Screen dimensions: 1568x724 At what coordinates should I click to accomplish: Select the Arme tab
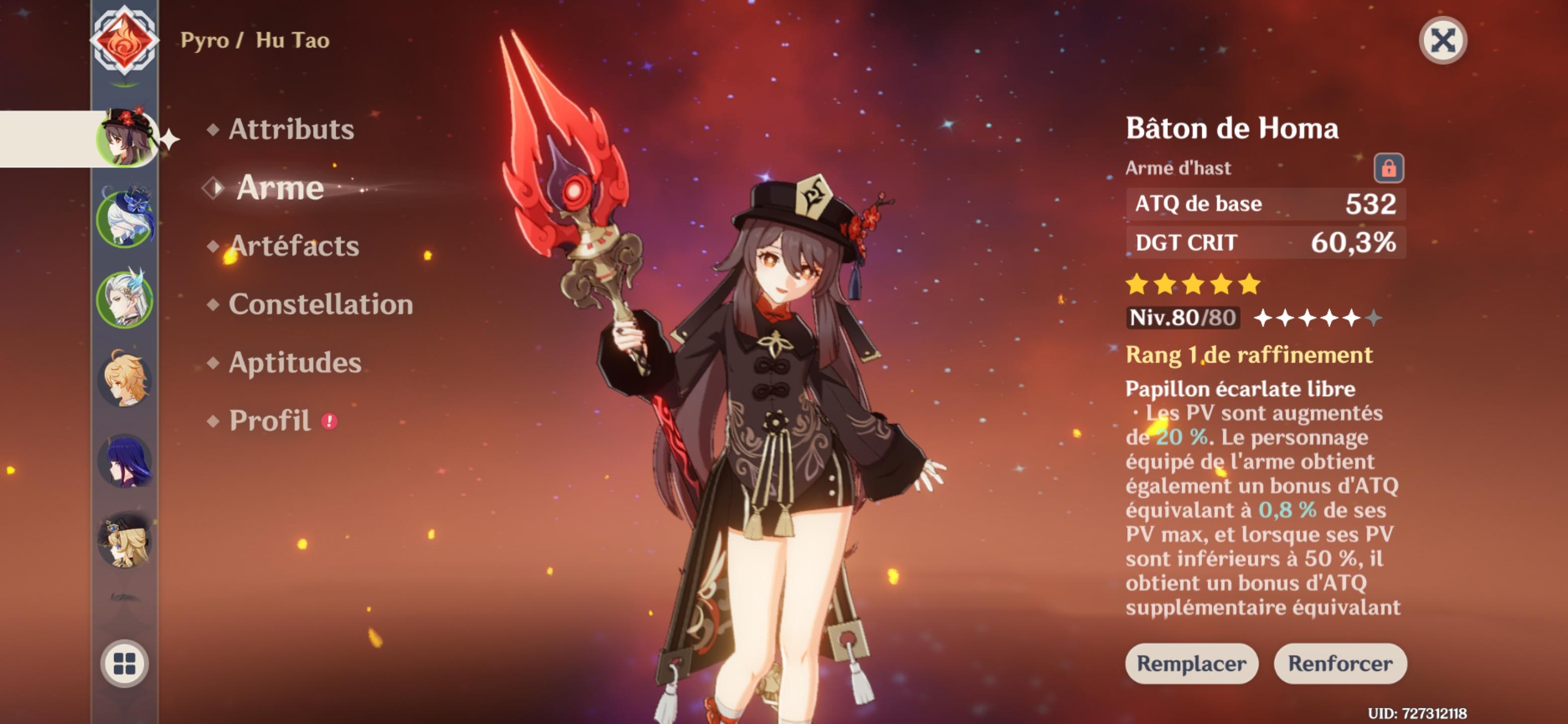tap(279, 188)
